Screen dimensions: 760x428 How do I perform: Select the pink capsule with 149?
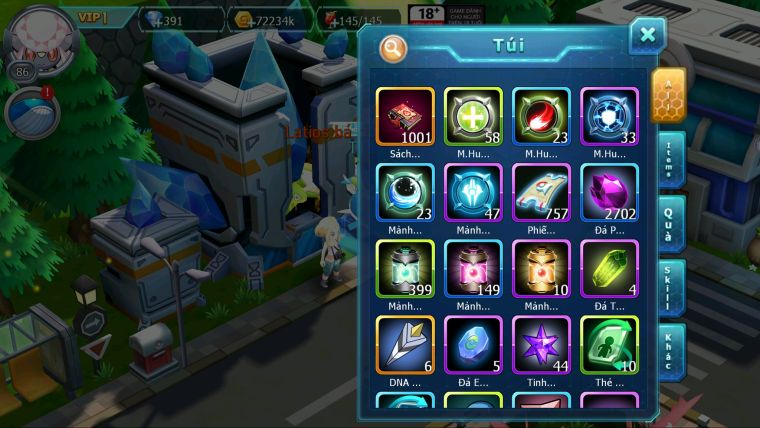coord(473,269)
